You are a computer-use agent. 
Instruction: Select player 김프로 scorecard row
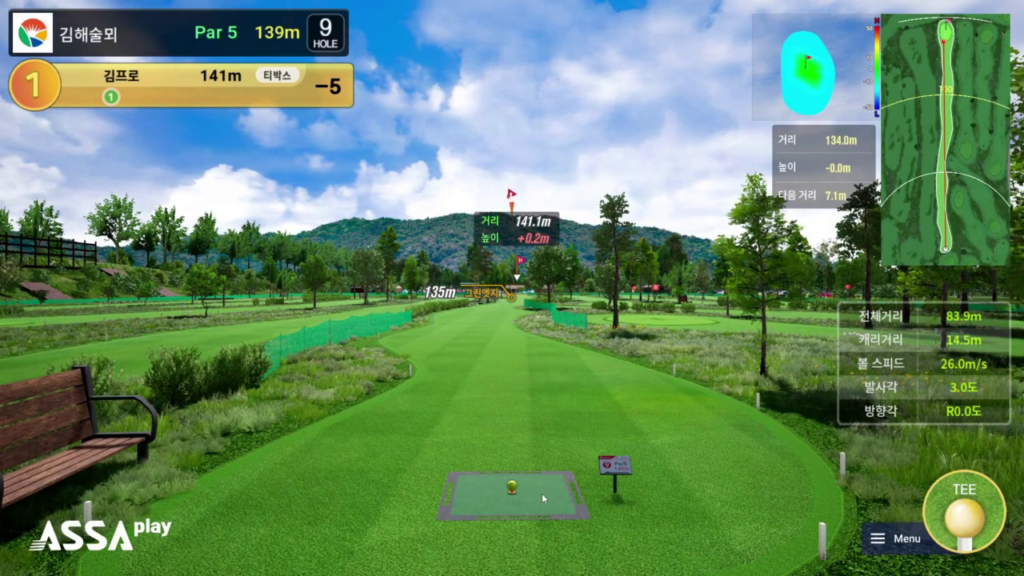[190, 85]
